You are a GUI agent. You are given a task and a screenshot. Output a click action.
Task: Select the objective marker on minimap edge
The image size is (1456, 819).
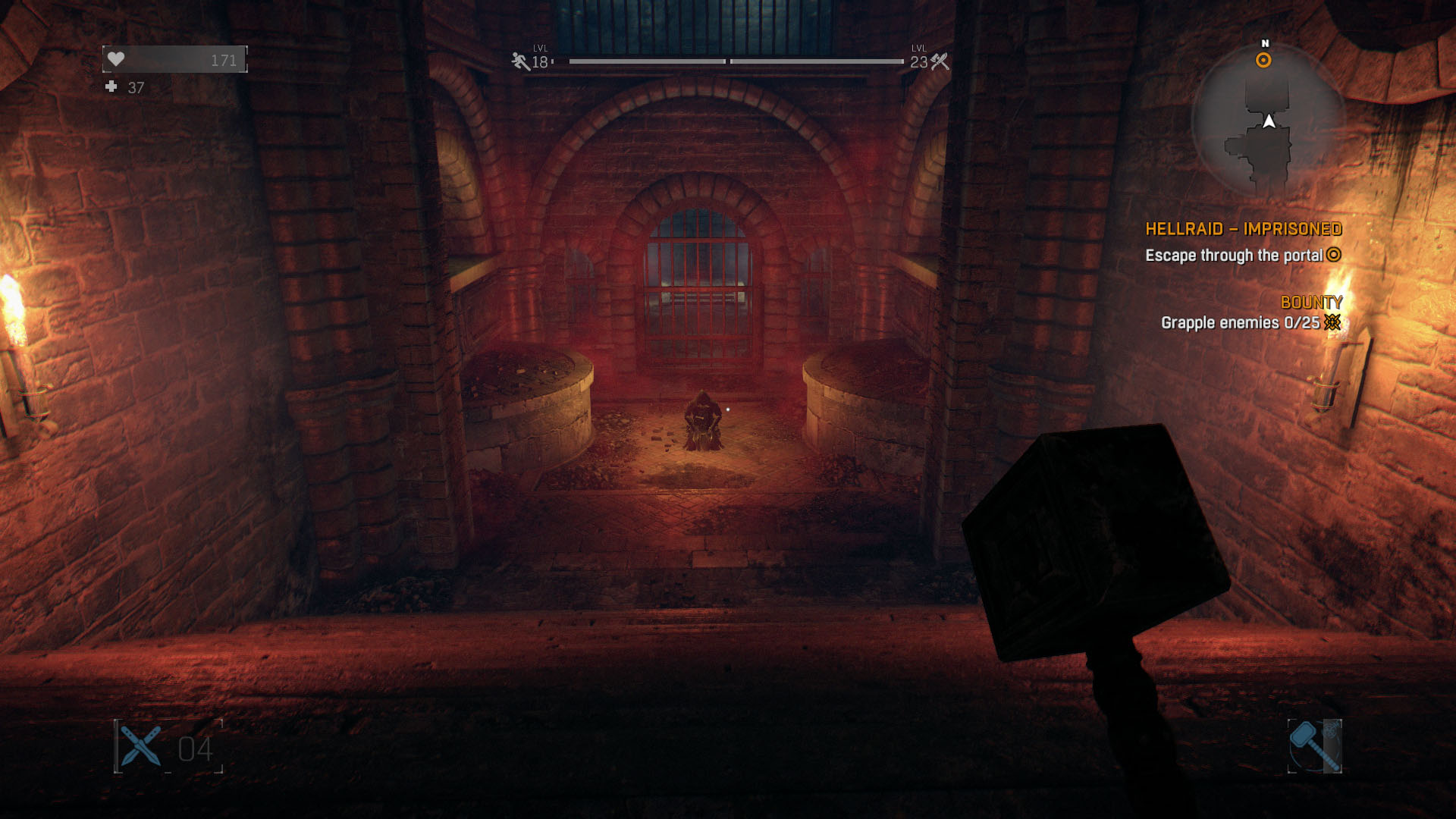1263,61
